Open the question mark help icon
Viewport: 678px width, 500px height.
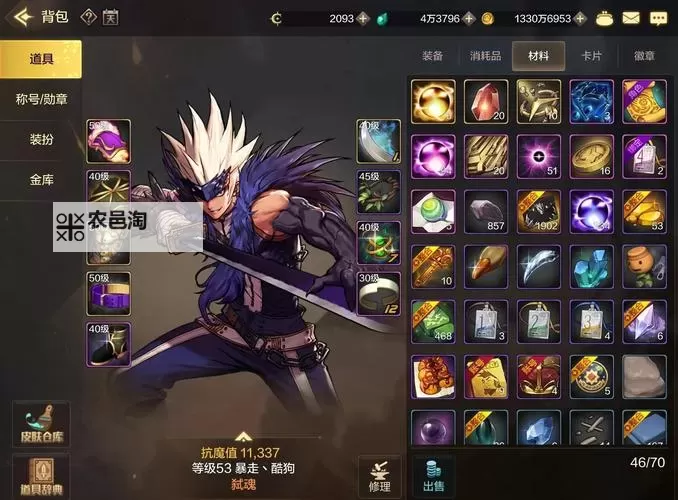click(x=88, y=17)
